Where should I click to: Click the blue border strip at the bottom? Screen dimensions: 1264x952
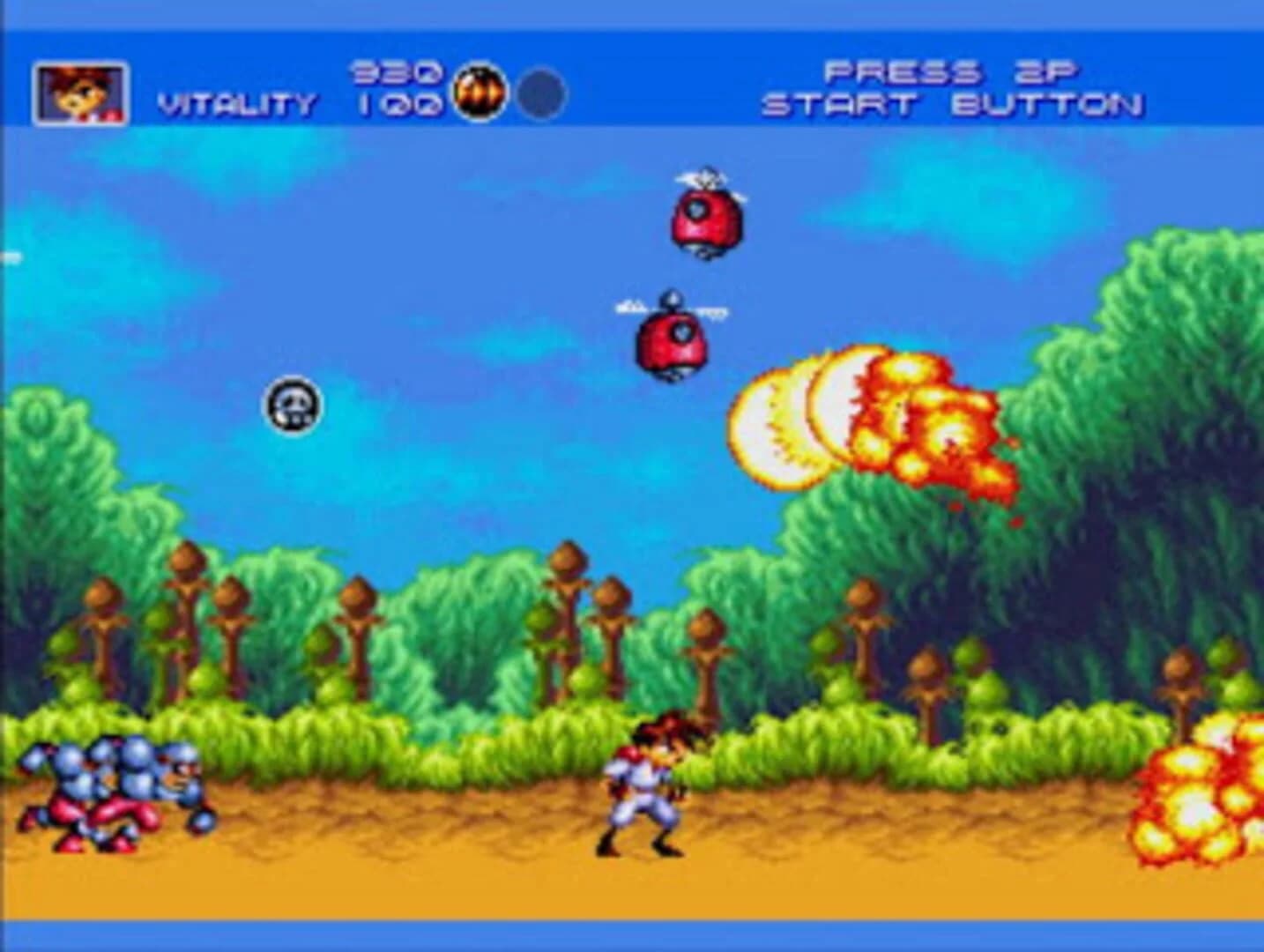click(x=632, y=934)
